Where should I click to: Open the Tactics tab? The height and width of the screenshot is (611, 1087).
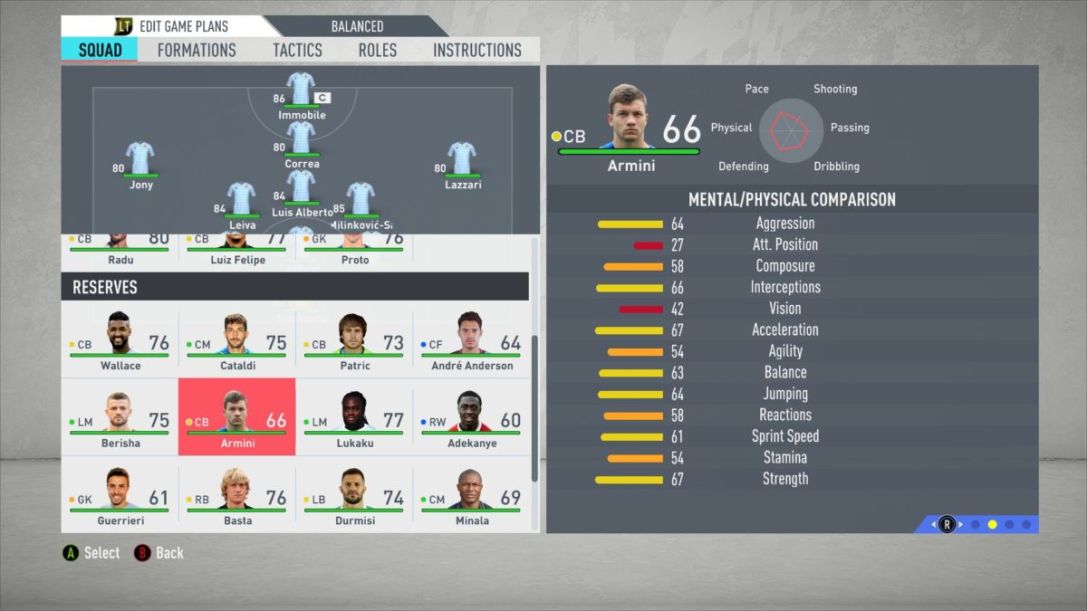click(297, 50)
